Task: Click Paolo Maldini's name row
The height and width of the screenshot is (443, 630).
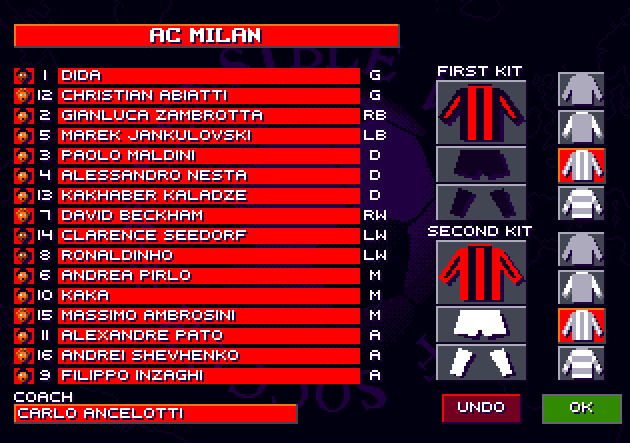Action: (x=208, y=155)
